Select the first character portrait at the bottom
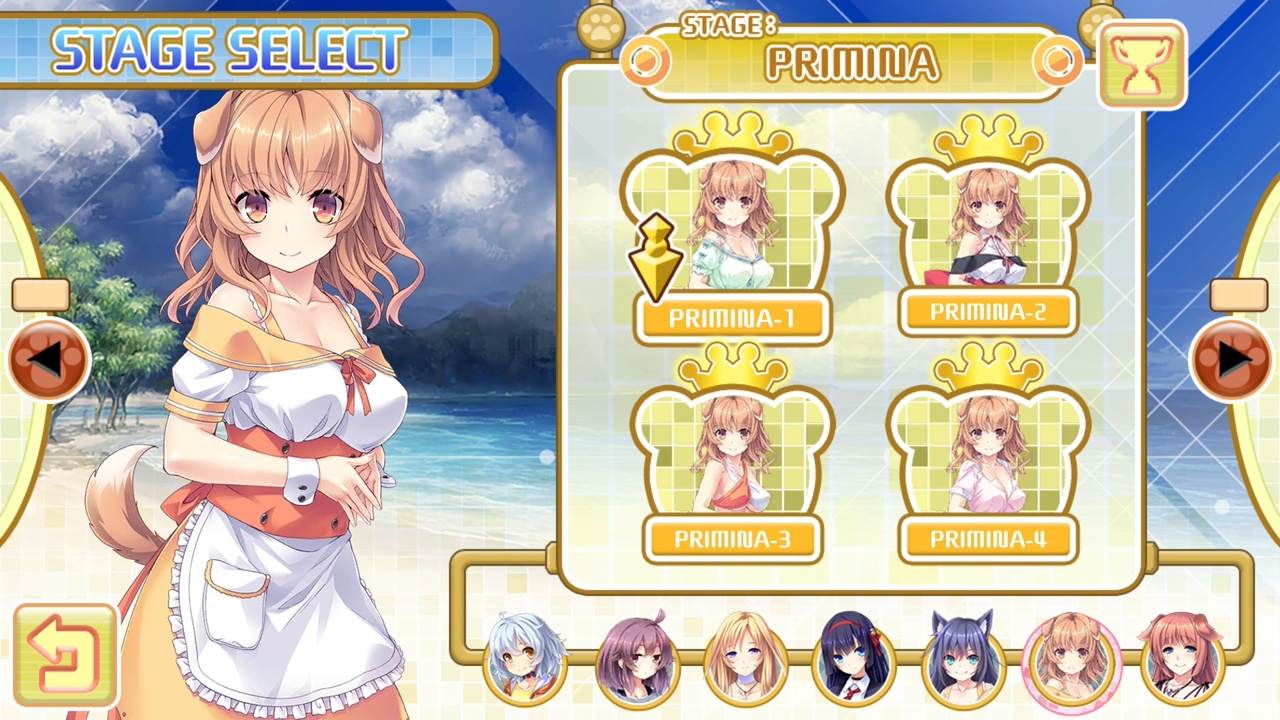 (x=527, y=660)
